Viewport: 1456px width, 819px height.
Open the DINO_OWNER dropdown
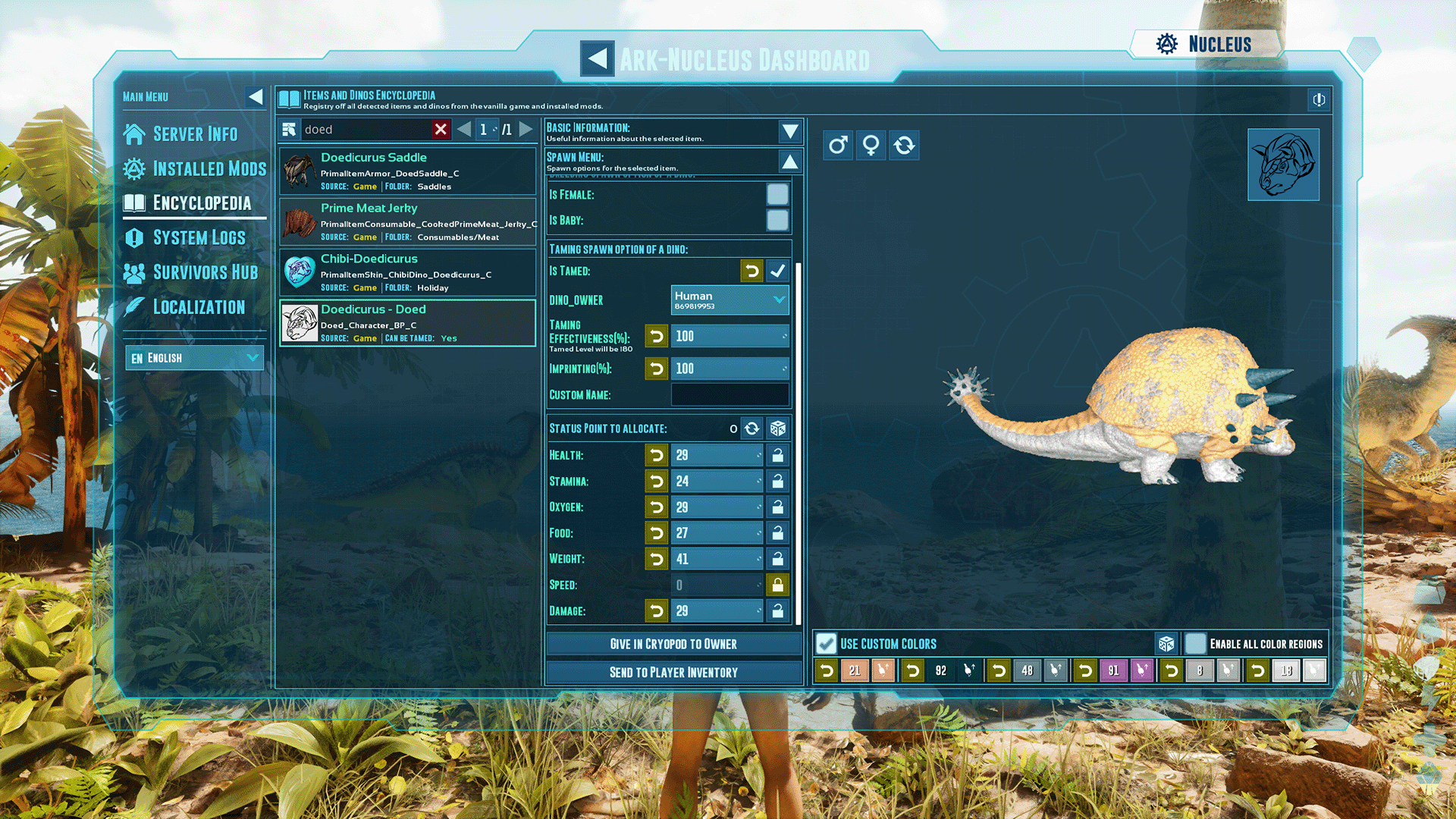(781, 300)
